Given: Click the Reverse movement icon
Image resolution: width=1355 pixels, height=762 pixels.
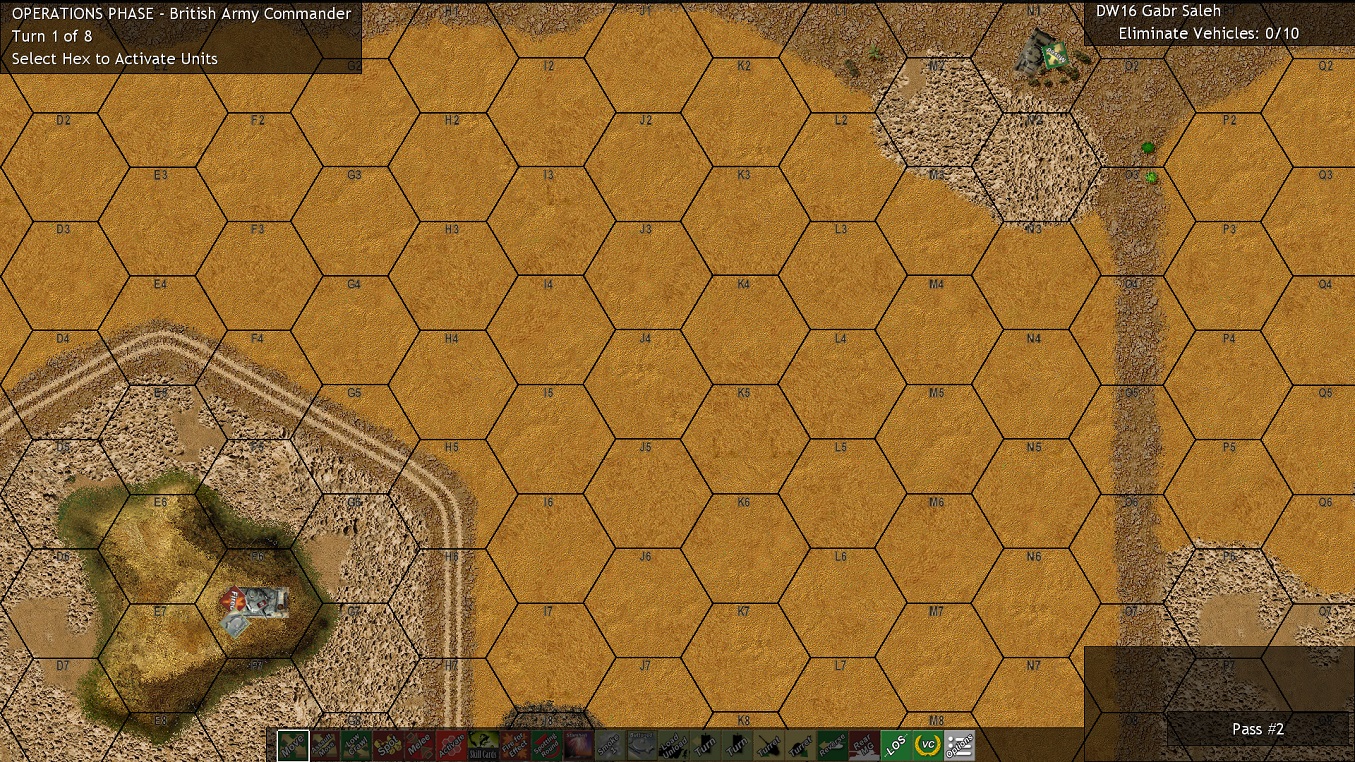Looking at the screenshot, I should [x=832, y=745].
